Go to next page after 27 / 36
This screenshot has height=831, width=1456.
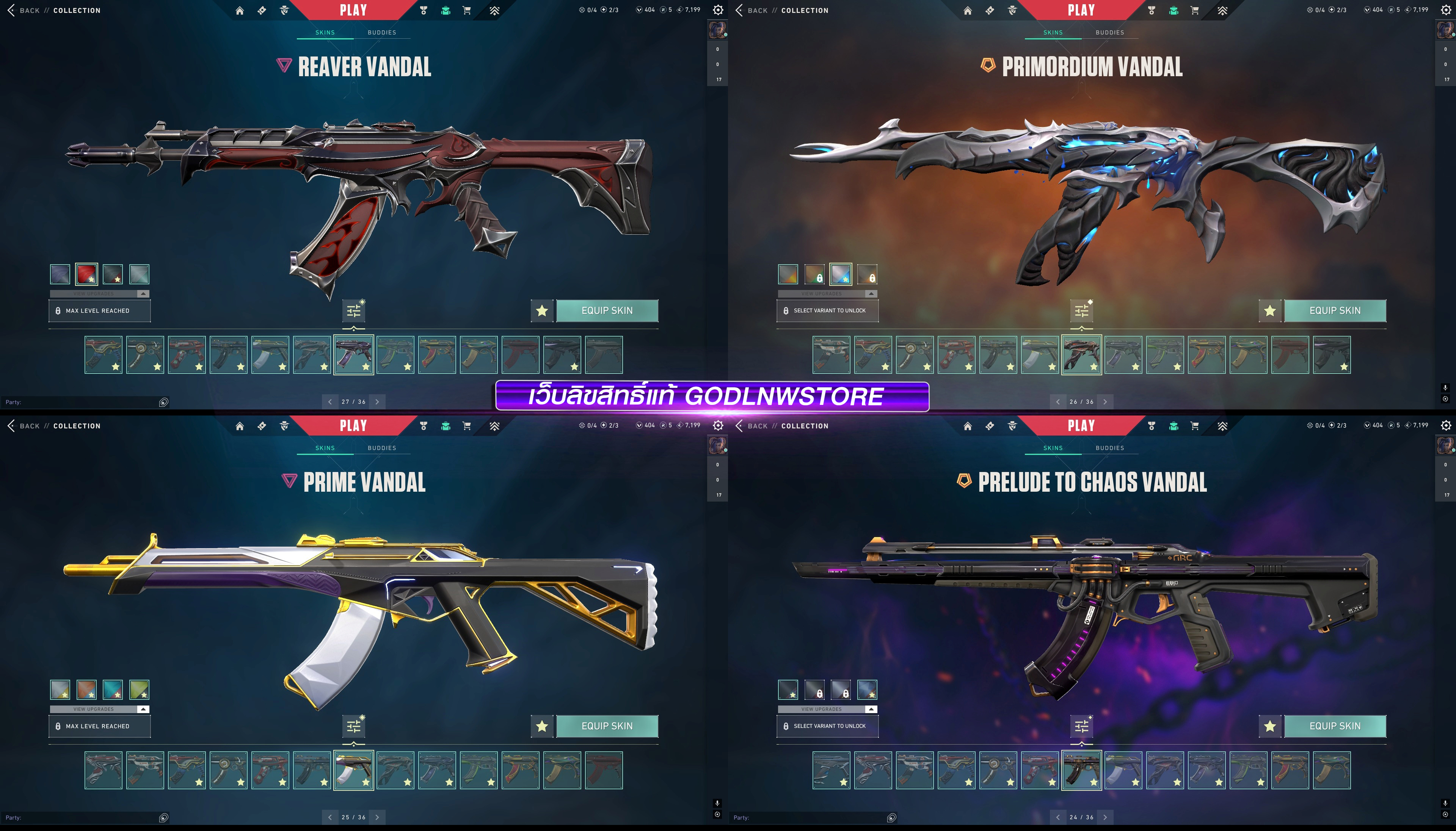(377, 402)
